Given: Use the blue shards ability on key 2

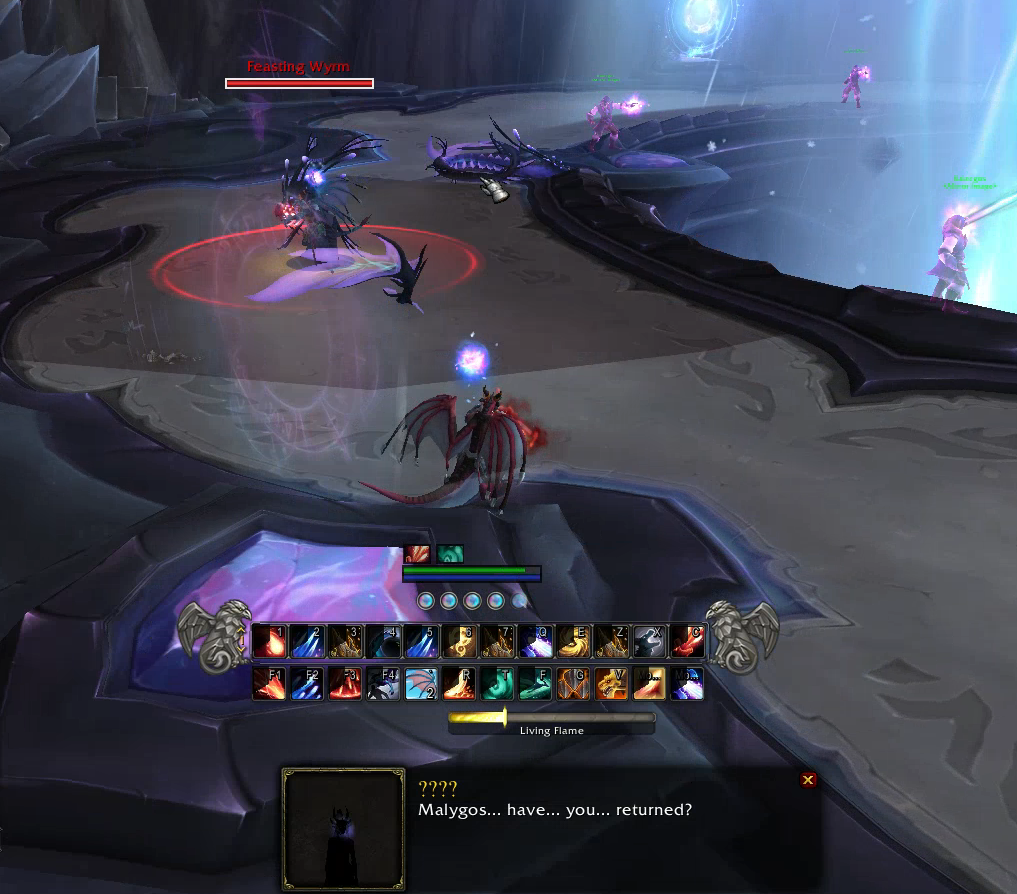Looking at the screenshot, I should coord(307,641).
